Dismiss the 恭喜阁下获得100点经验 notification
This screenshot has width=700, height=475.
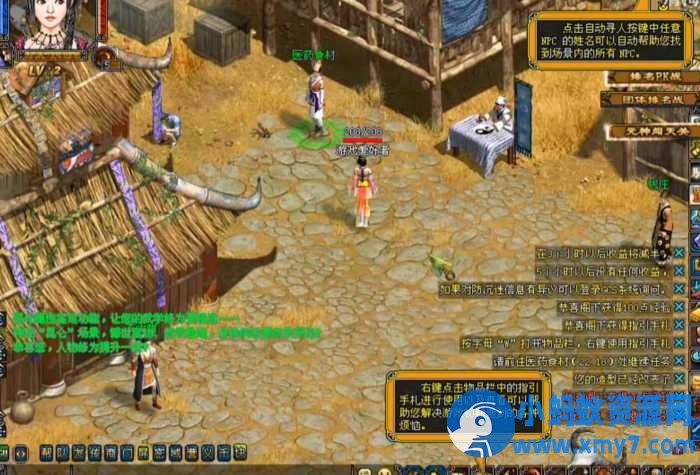click(x=679, y=307)
